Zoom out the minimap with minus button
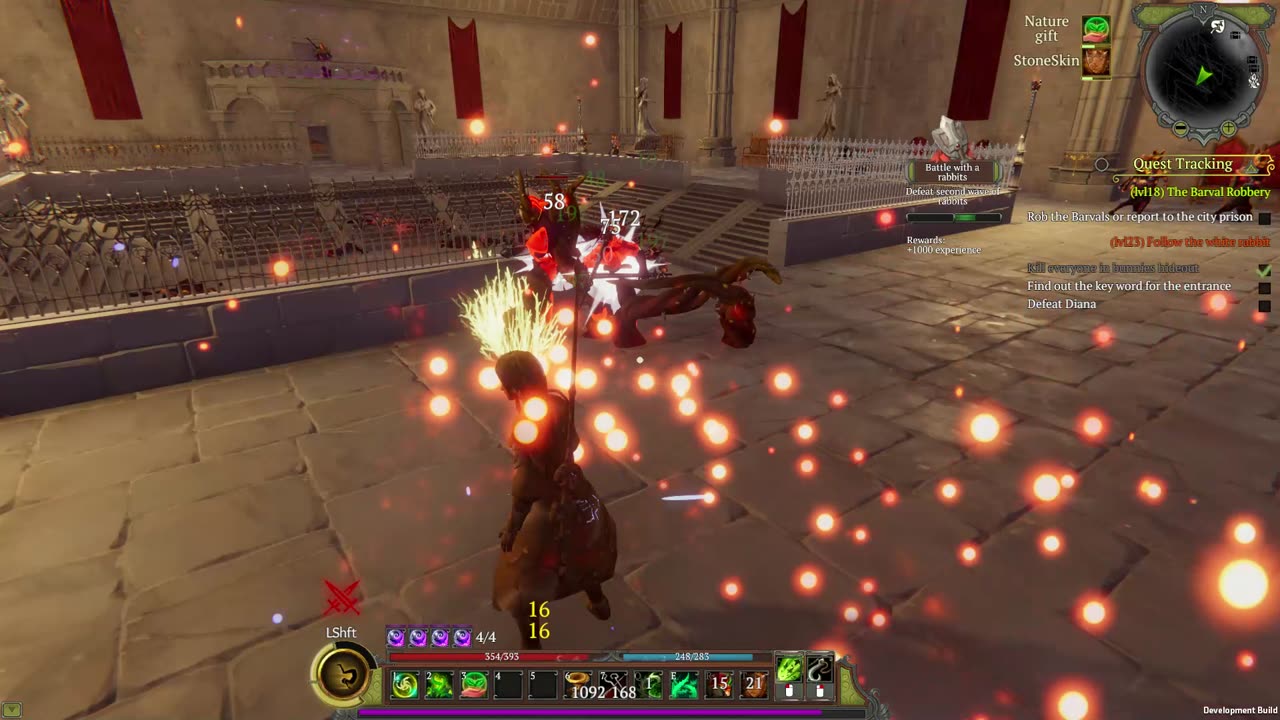Screen dimensions: 1280x720 click(x=1181, y=129)
